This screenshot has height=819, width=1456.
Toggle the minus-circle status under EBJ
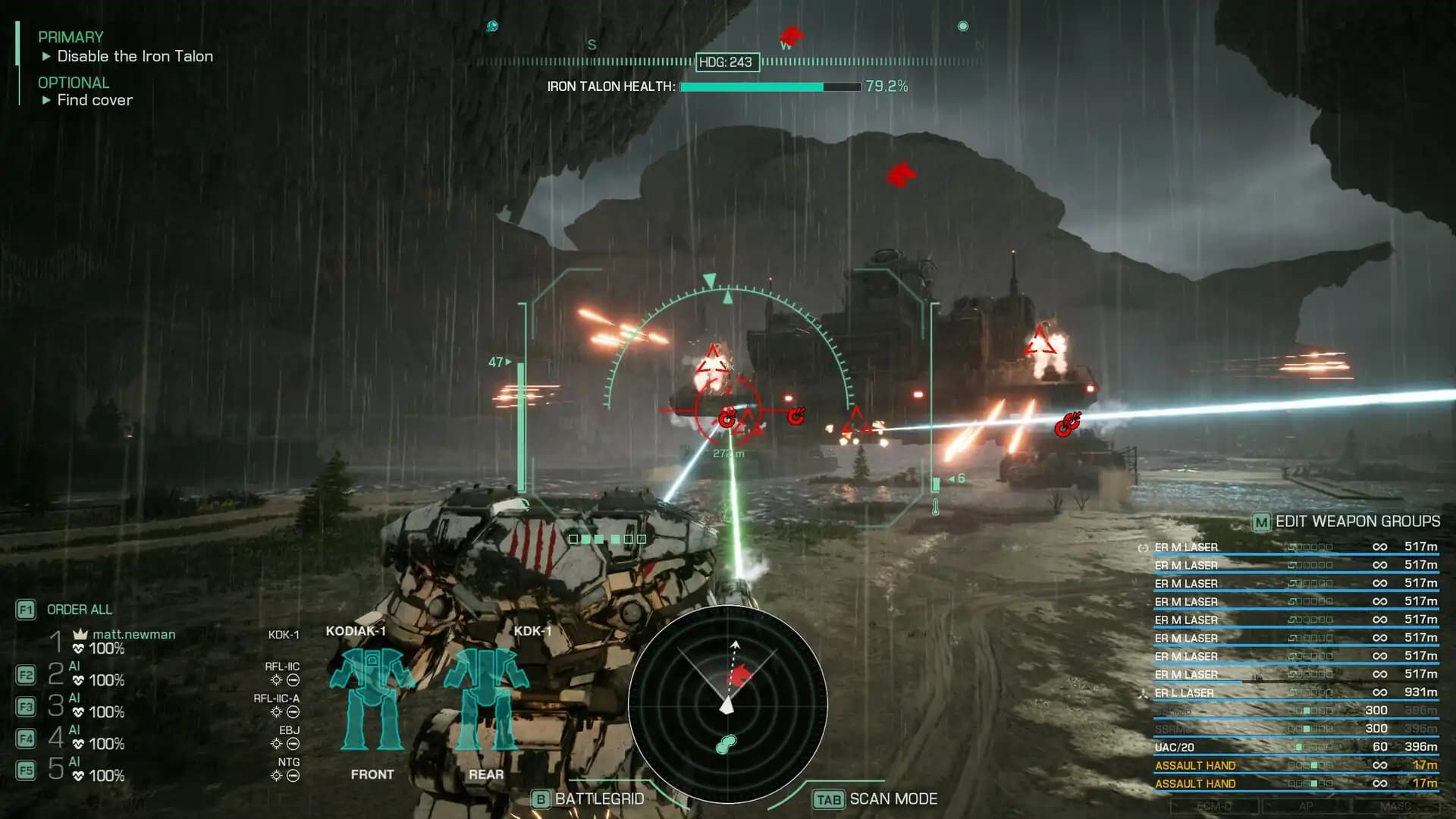tap(293, 743)
